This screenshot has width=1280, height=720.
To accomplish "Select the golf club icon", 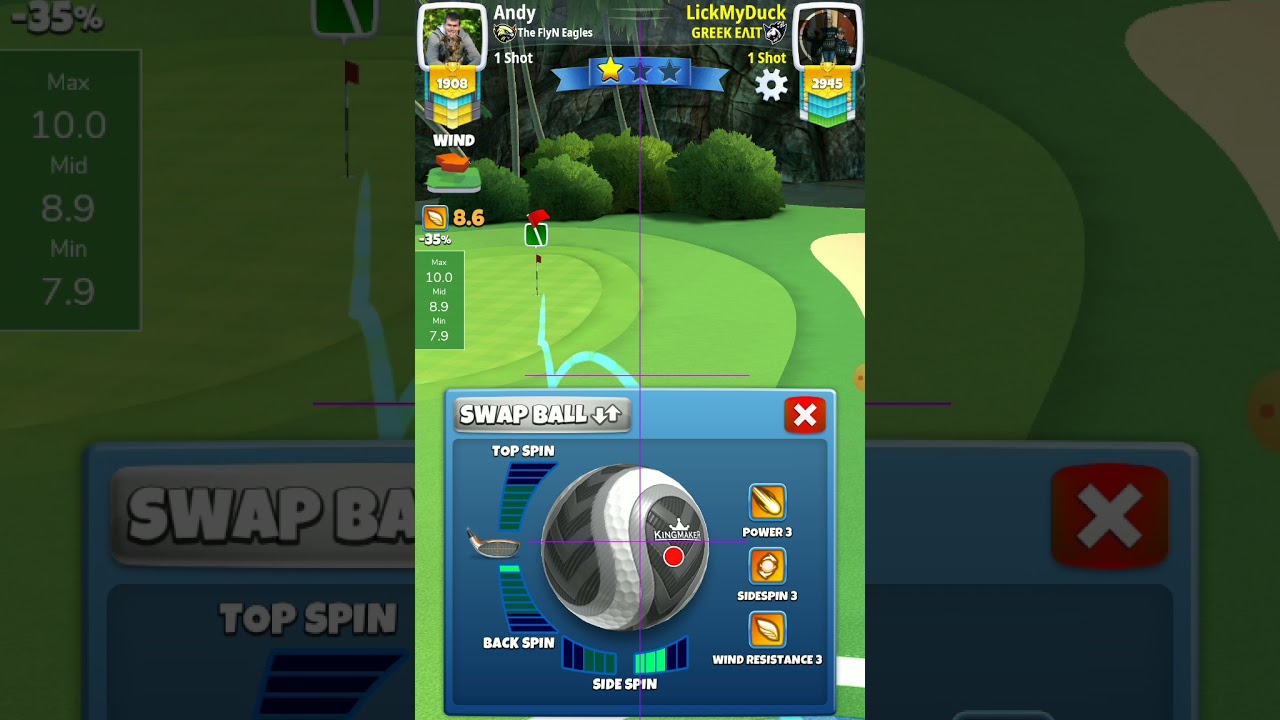I will (x=493, y=543).
